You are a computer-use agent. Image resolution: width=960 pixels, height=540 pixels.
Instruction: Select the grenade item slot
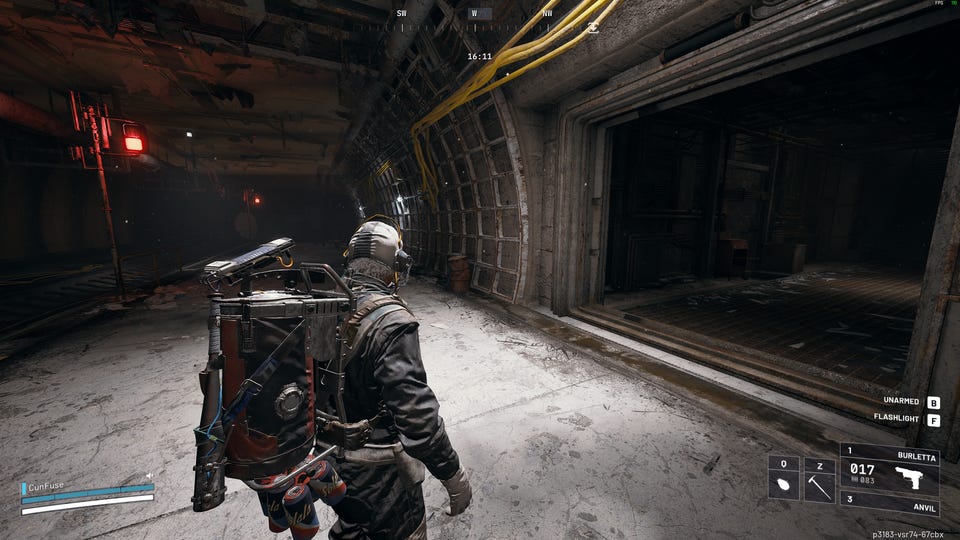pyautogui.click(x=783, y=486)
